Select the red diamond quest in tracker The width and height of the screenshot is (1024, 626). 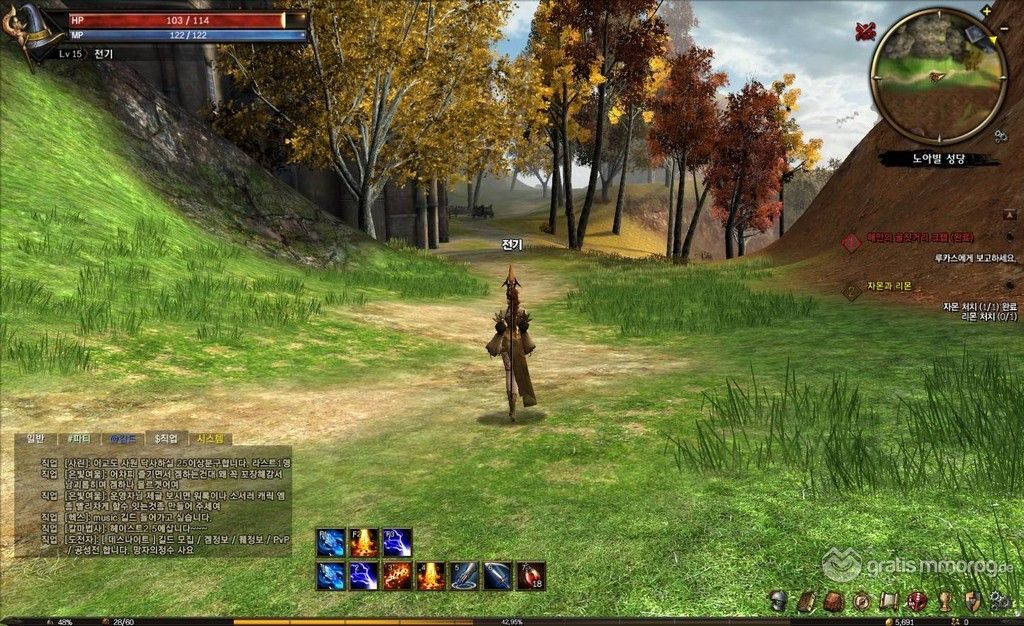(851, 242)
